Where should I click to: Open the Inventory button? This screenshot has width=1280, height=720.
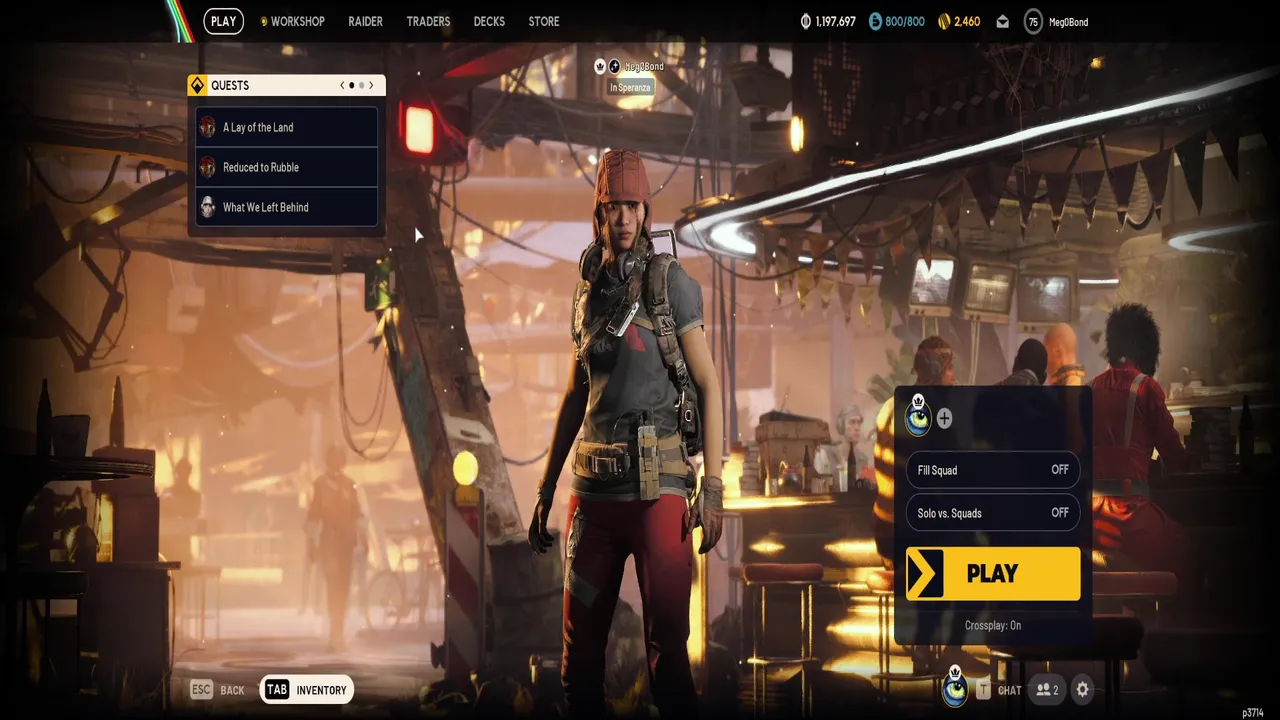[x=307, y=690]
